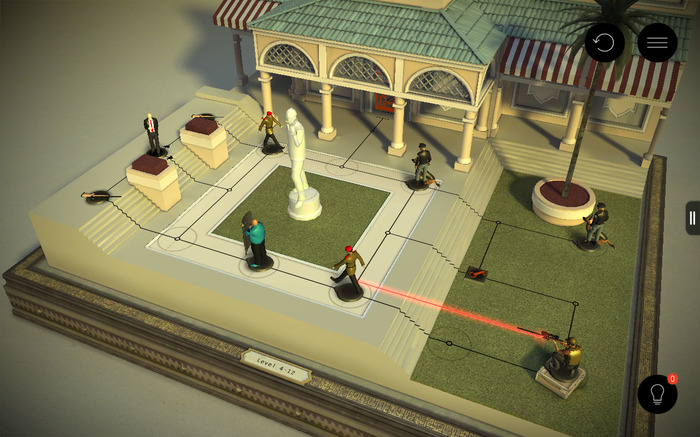Open the side panel handle on the right edge

coord(692,218)
